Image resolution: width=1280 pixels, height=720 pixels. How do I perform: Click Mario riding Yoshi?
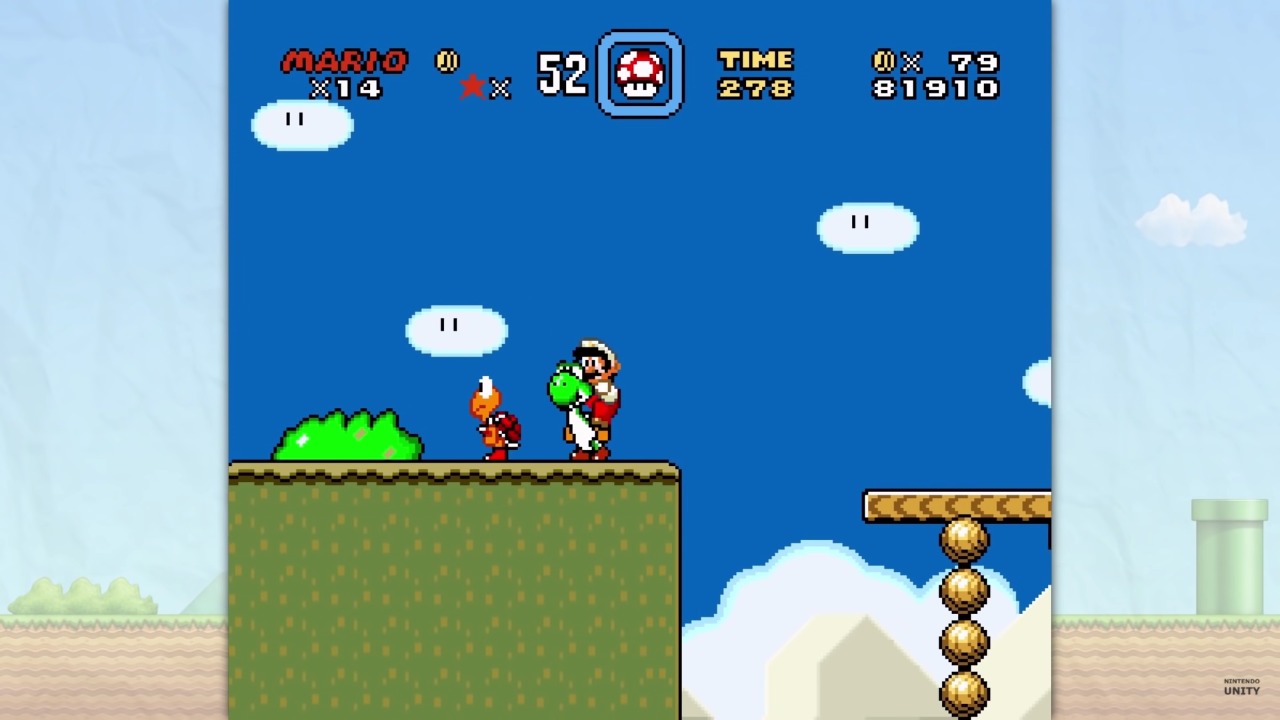click(x=590, y=400)
